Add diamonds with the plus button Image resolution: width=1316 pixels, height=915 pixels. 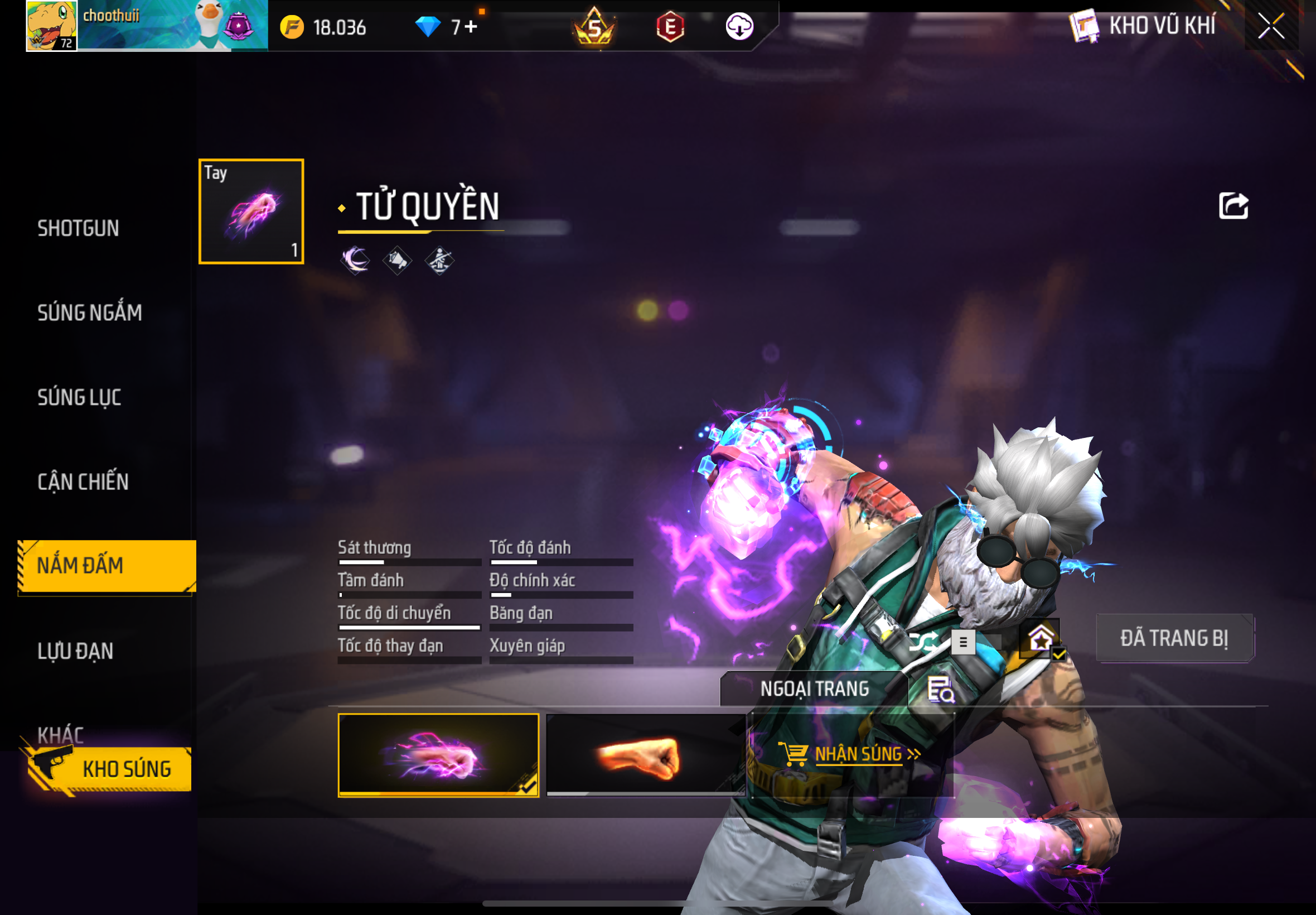471,27
